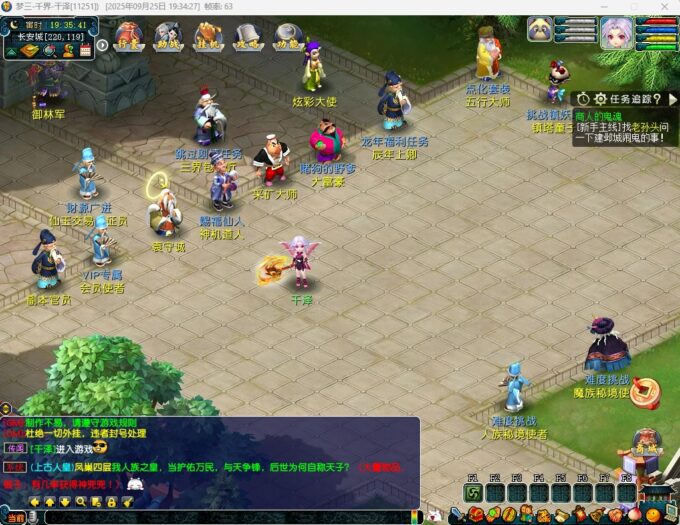Open the 商城 shop

646,452
